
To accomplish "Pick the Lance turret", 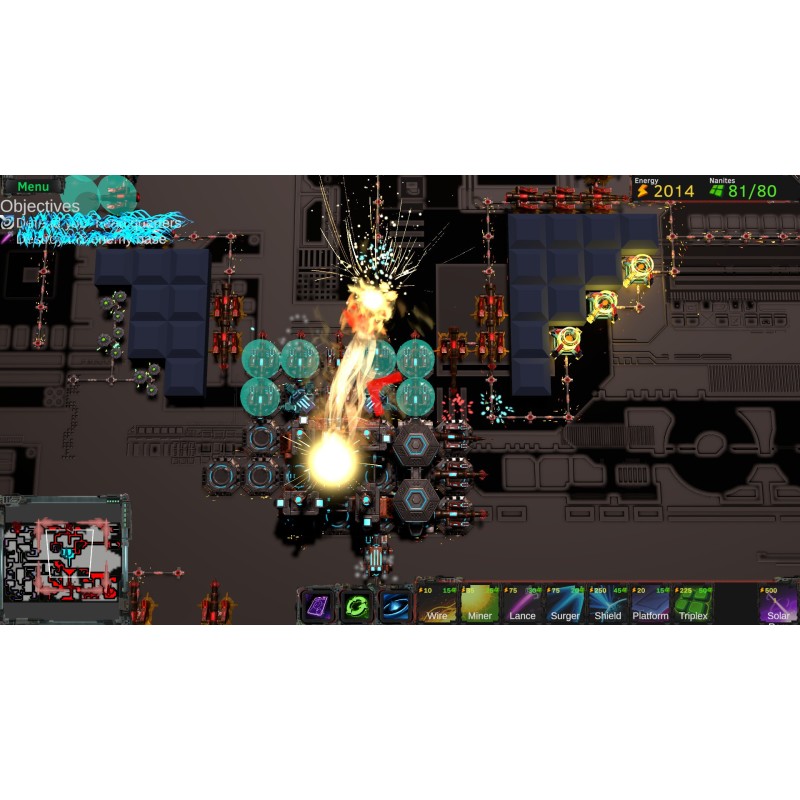I will tap(523, 604).
